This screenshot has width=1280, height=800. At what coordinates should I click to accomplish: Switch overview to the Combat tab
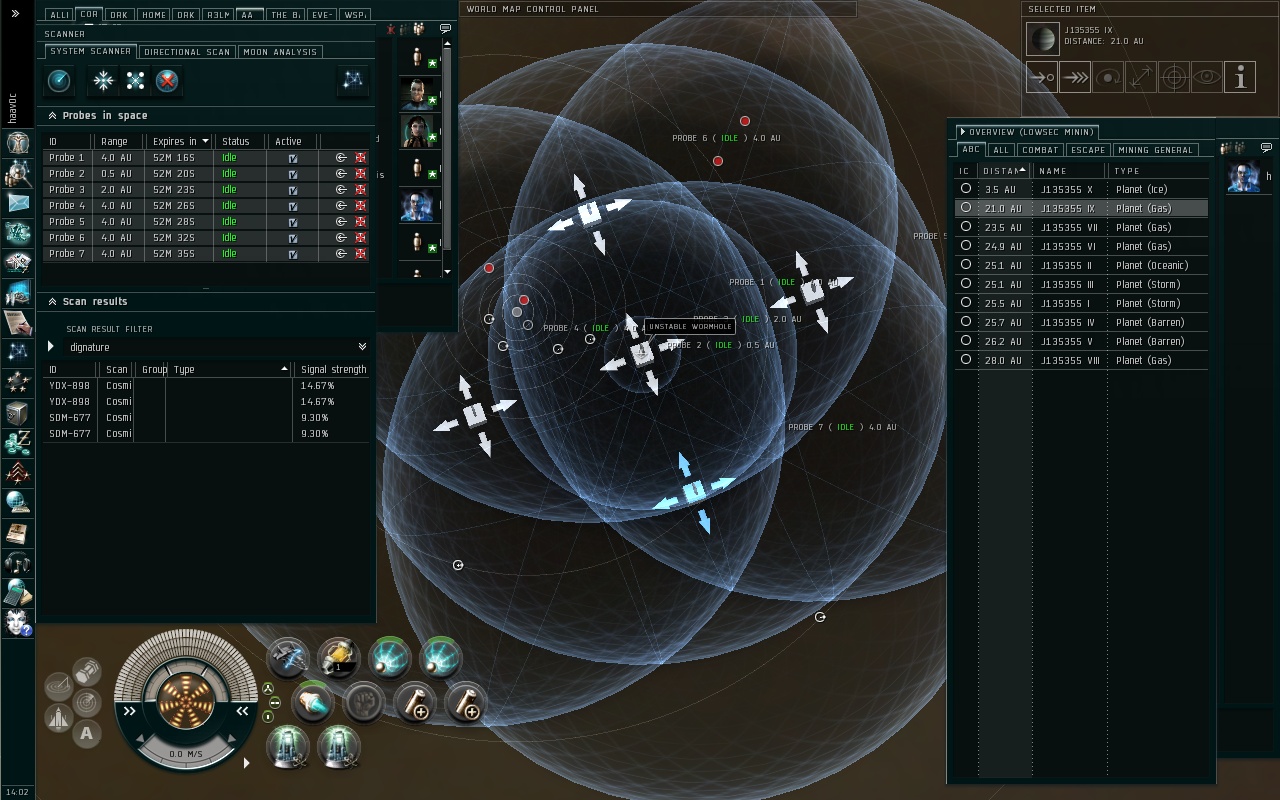click(x=1040, y=150)
